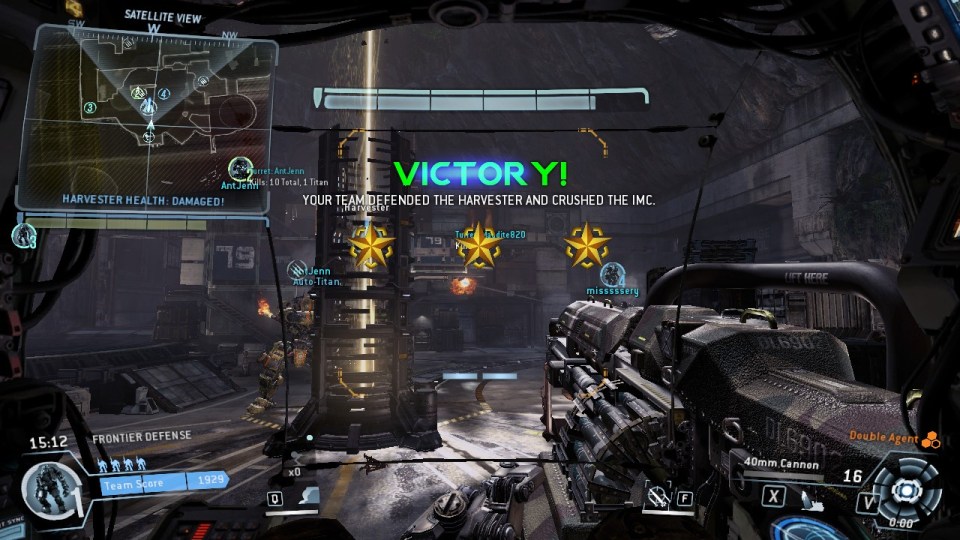
Task: Select the Double Agent burn card icon
Action: 931,438
